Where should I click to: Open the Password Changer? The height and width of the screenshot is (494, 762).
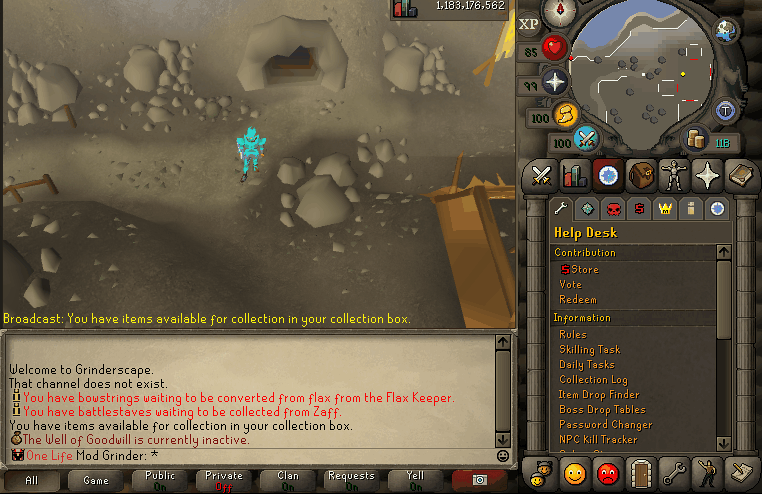(x=605, y=424)
